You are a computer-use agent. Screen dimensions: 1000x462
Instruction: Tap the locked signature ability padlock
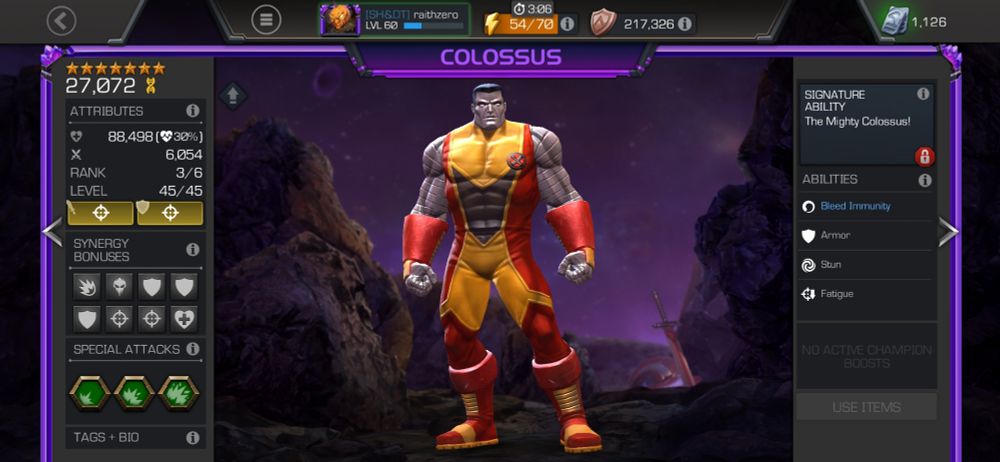(924, 156)
